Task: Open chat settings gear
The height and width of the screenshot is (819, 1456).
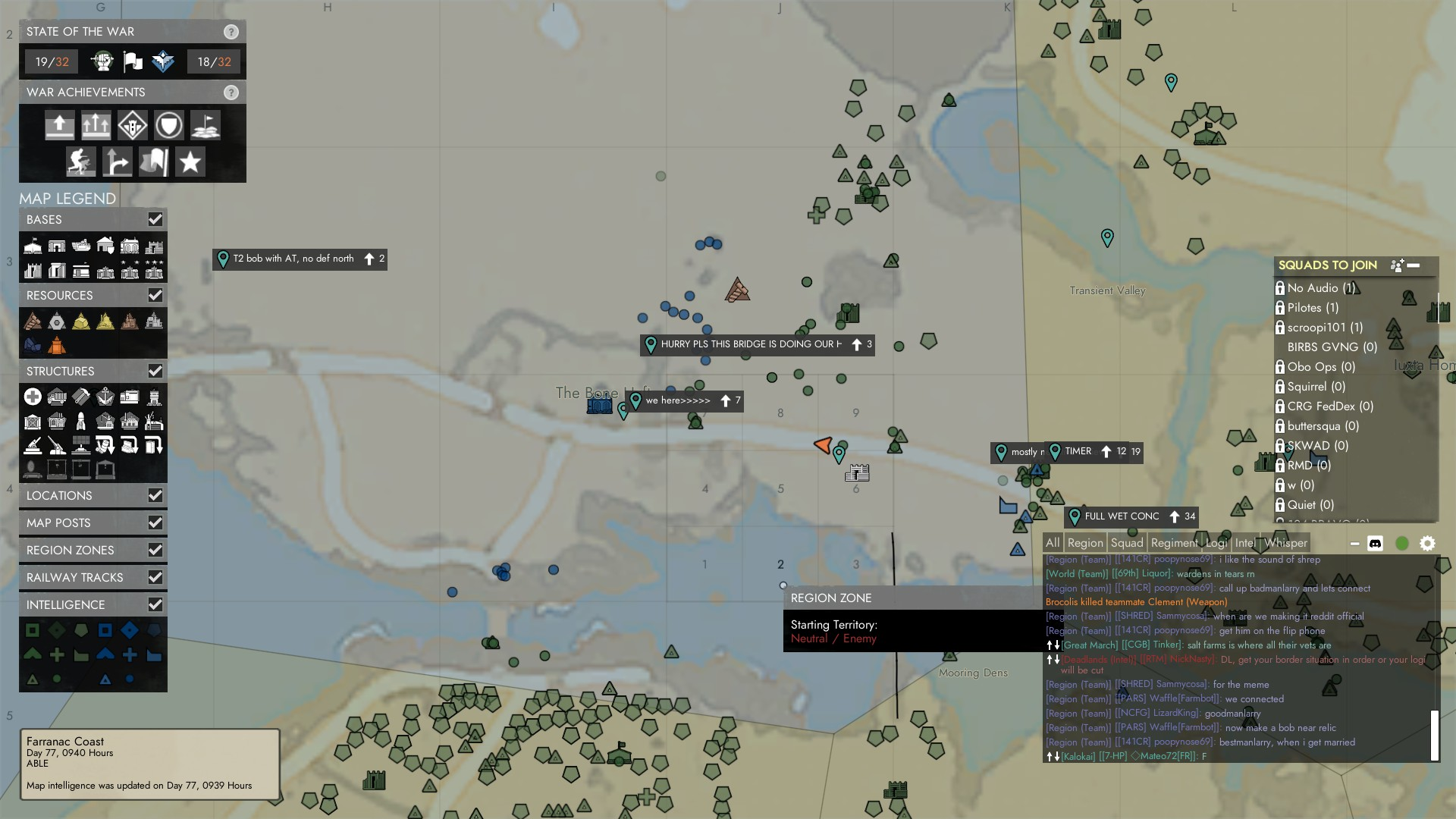Action: coord(1427,544)
